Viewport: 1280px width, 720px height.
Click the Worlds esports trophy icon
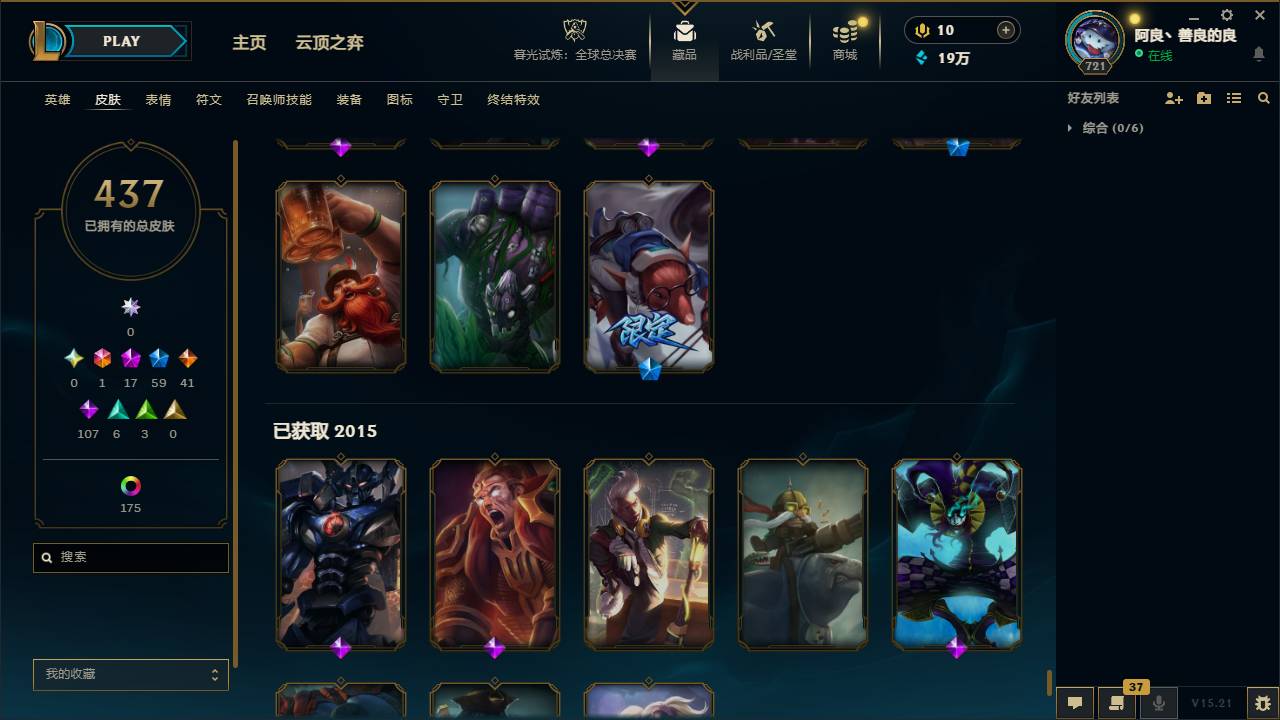pyautogui.click(x=574, y=30)
